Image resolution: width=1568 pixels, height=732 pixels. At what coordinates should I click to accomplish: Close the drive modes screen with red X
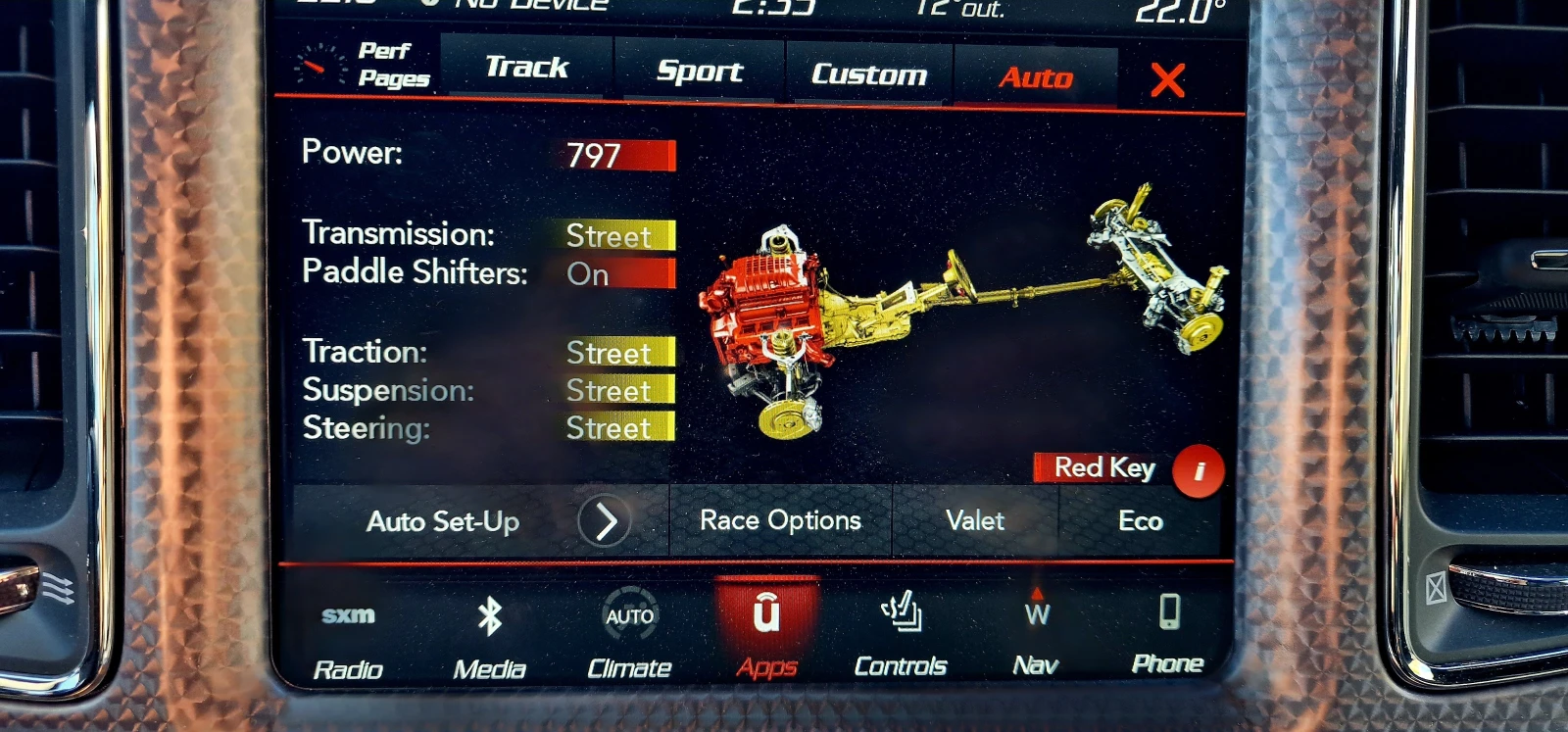click(1167, 80)
